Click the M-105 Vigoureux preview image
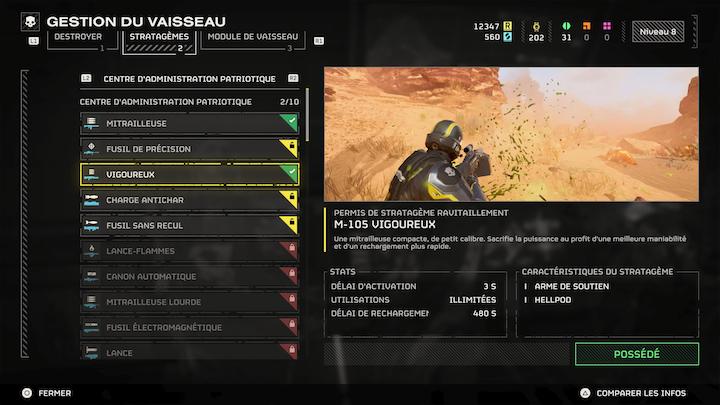 click(511, 134)
